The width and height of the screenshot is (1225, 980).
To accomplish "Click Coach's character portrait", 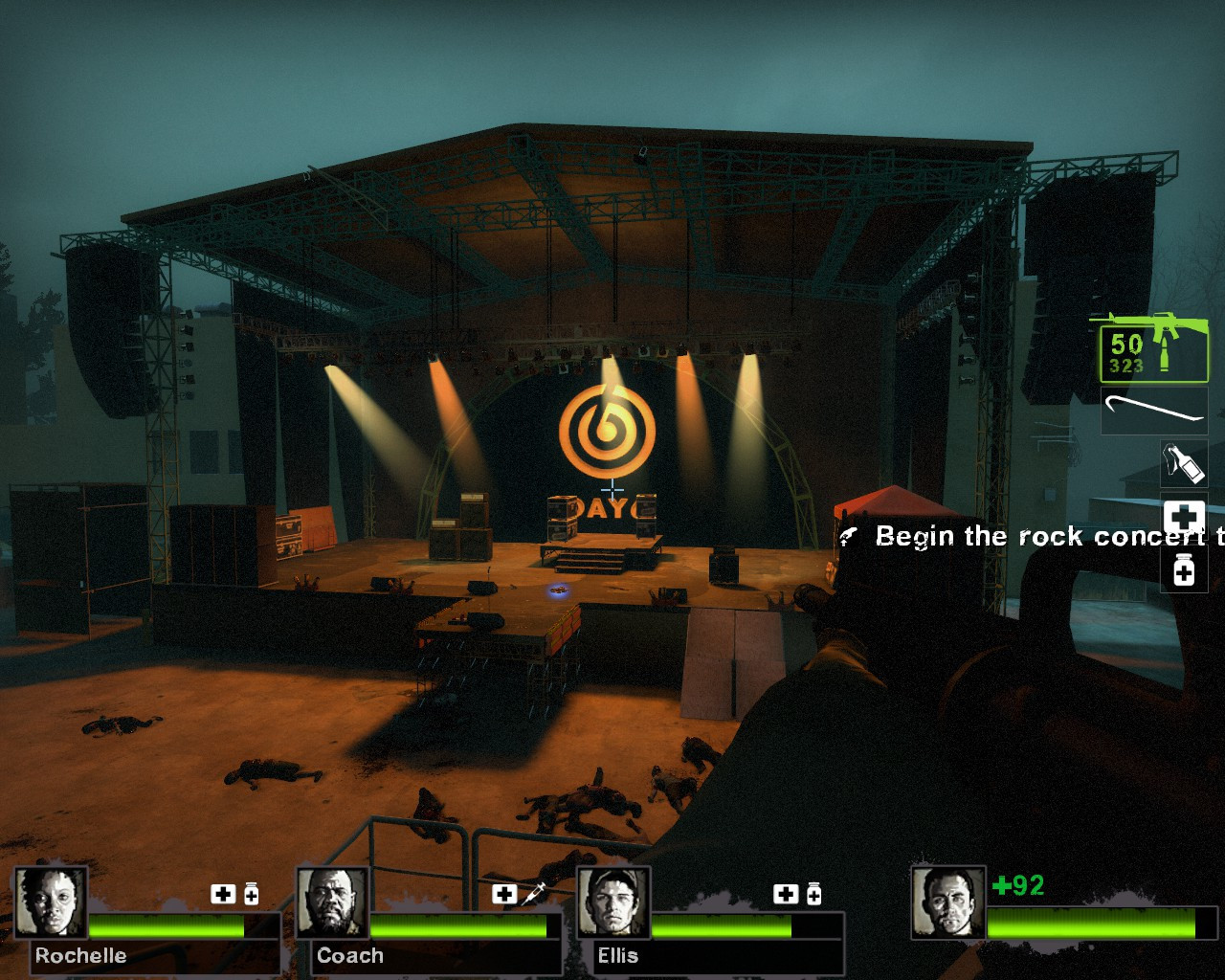I will [332, 901].
